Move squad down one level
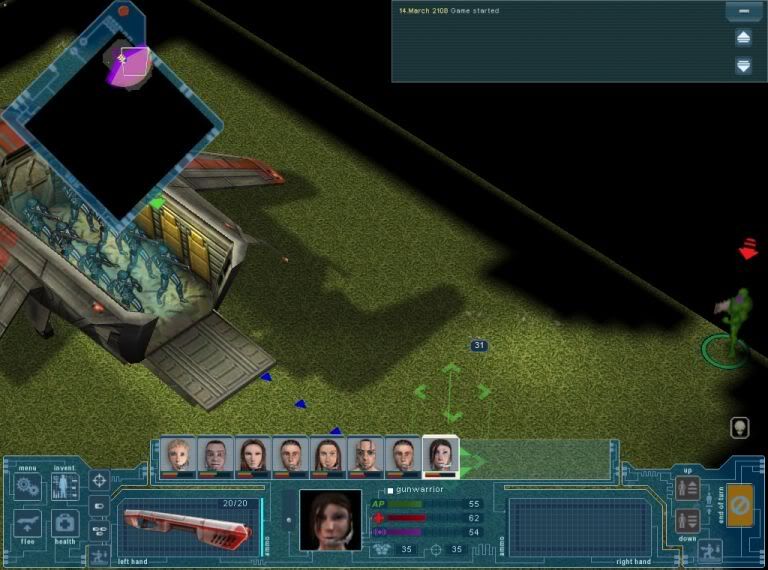This screenshot has height=570, width=768. pos(687,520)
